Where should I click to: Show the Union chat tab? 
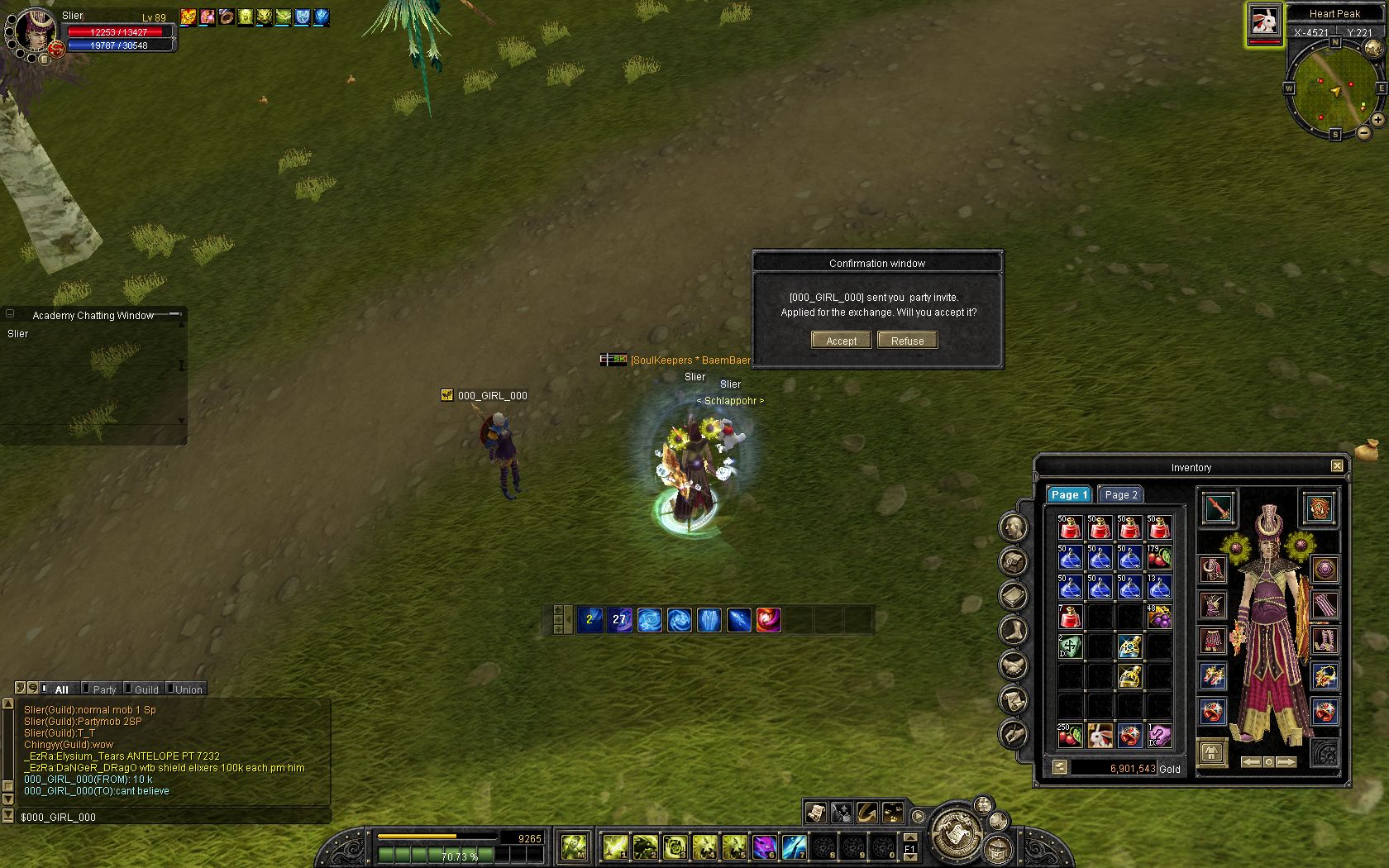(x=189, y=689)
